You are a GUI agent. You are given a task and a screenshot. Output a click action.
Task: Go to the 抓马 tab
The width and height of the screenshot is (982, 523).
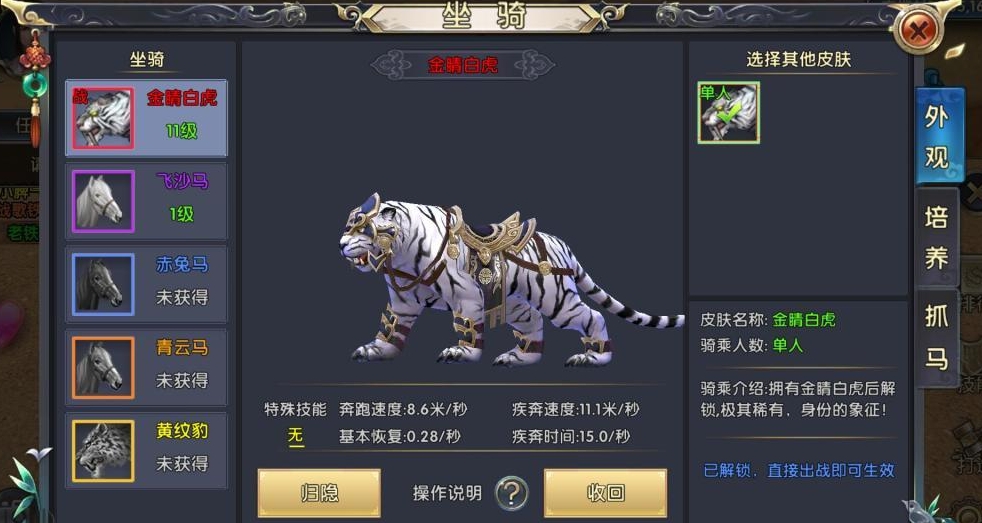tap(937, 336)
